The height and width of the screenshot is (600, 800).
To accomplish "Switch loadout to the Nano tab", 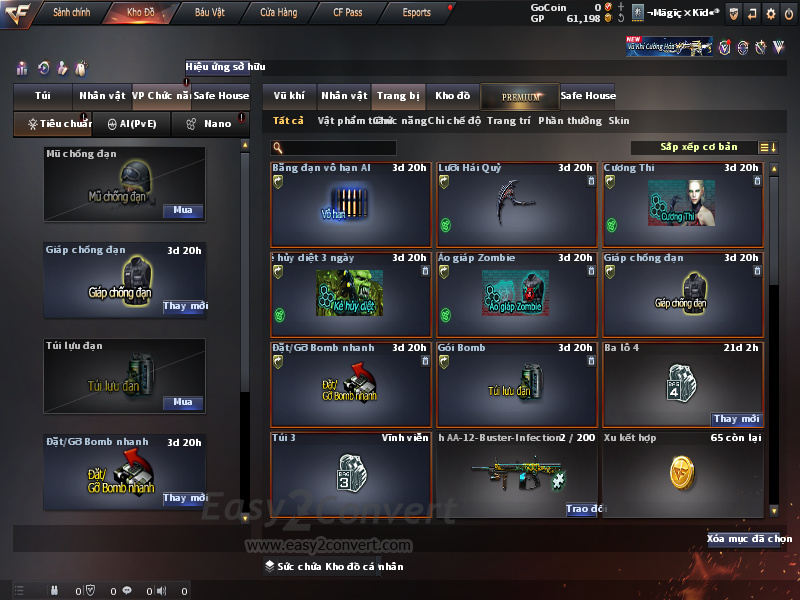I will 209,124.
